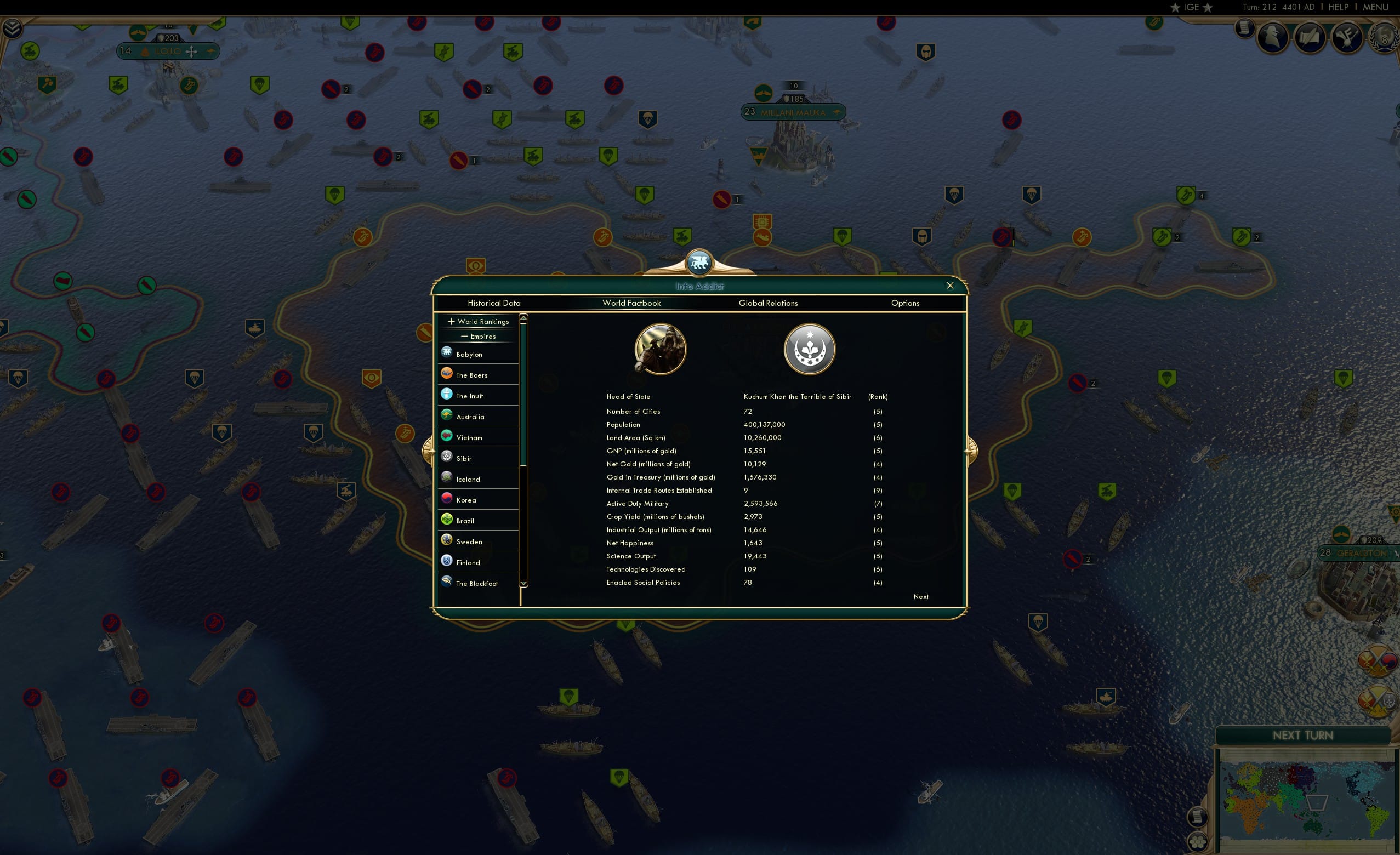
Task: Select the Babylon icon in the empire list
Action: (447, 352)
